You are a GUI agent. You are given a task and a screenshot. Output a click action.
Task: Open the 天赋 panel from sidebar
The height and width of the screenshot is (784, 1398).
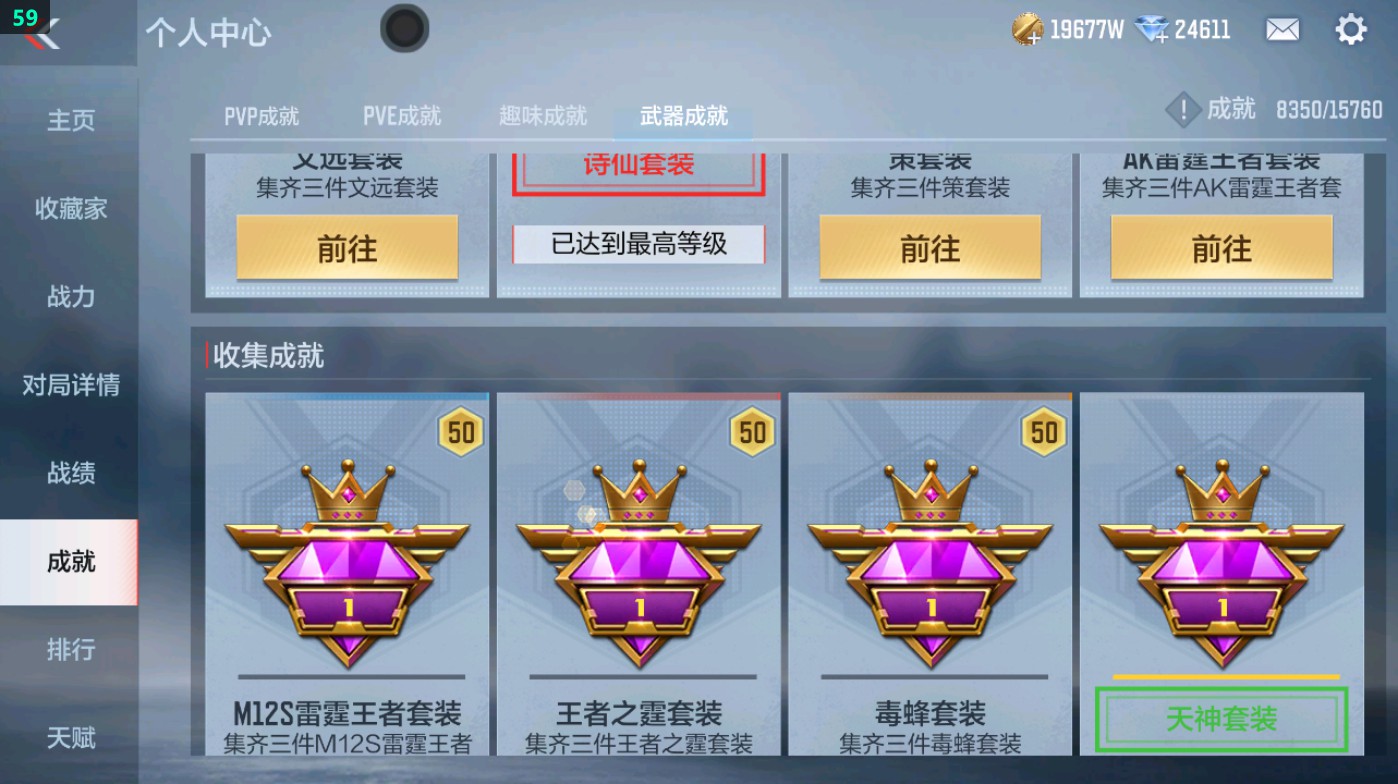[x=70, y=738]
